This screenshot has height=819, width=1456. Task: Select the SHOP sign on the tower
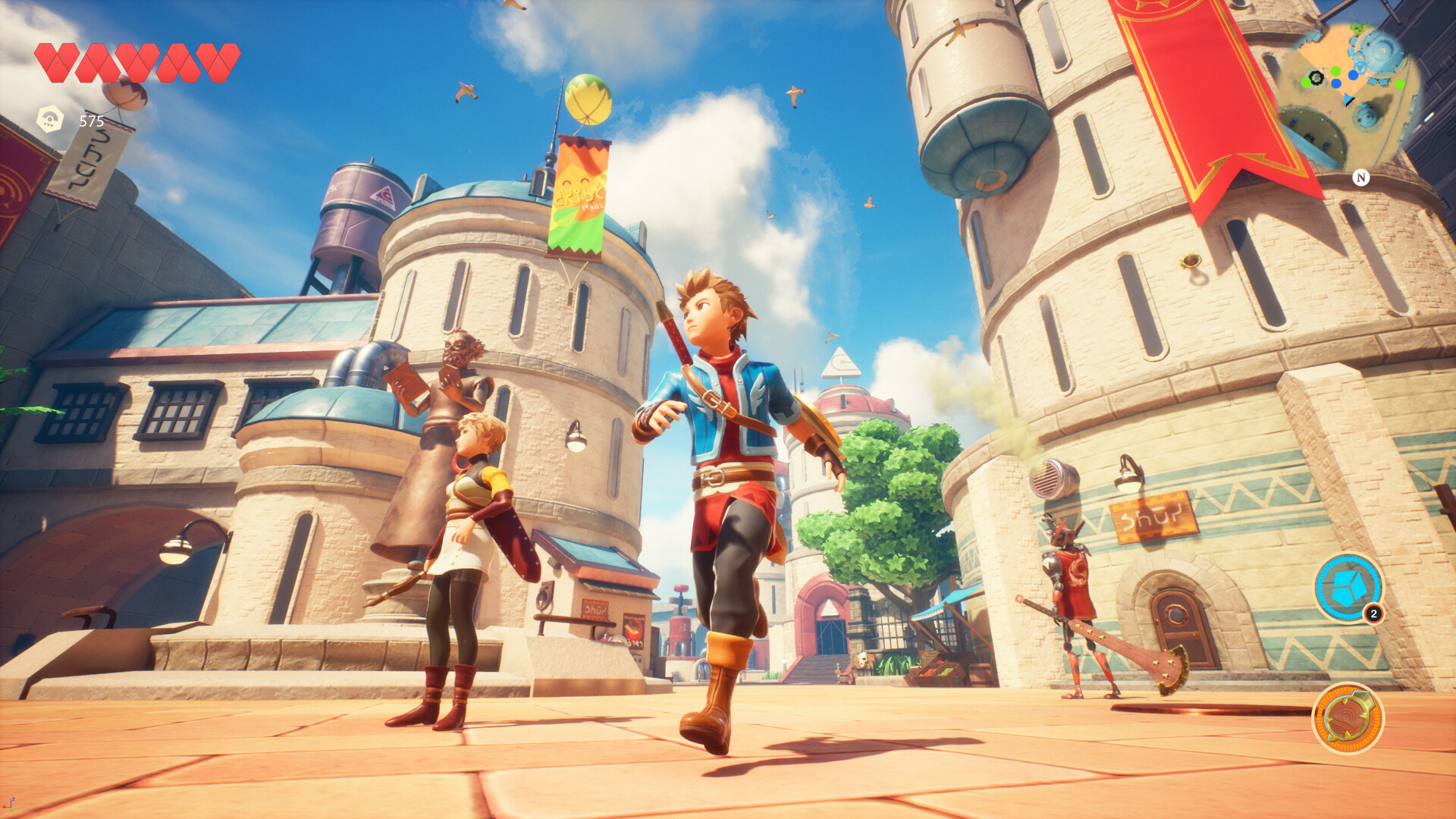(x=1153, y=516)
